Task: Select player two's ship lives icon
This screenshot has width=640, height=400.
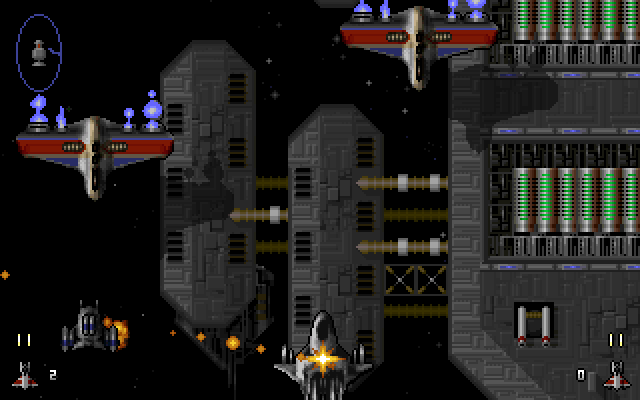Action: tap(615, 375)
